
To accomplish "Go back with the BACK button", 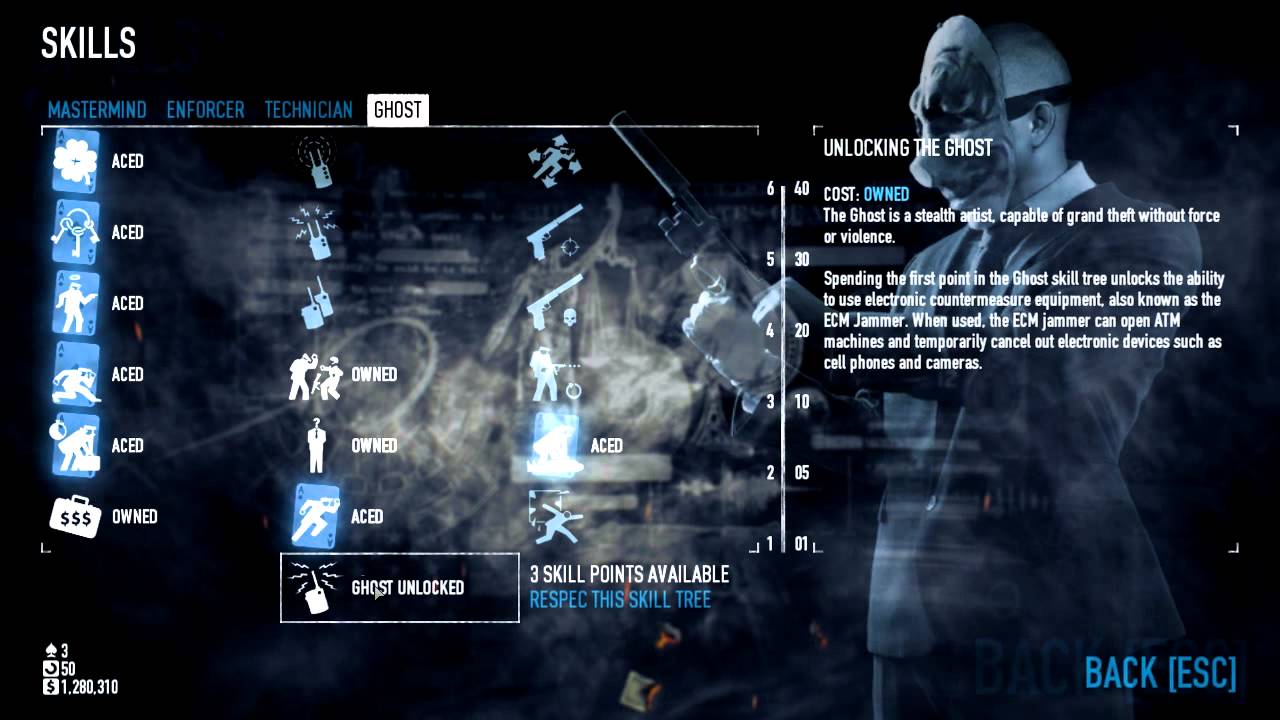I will [x=1160, y=673].
